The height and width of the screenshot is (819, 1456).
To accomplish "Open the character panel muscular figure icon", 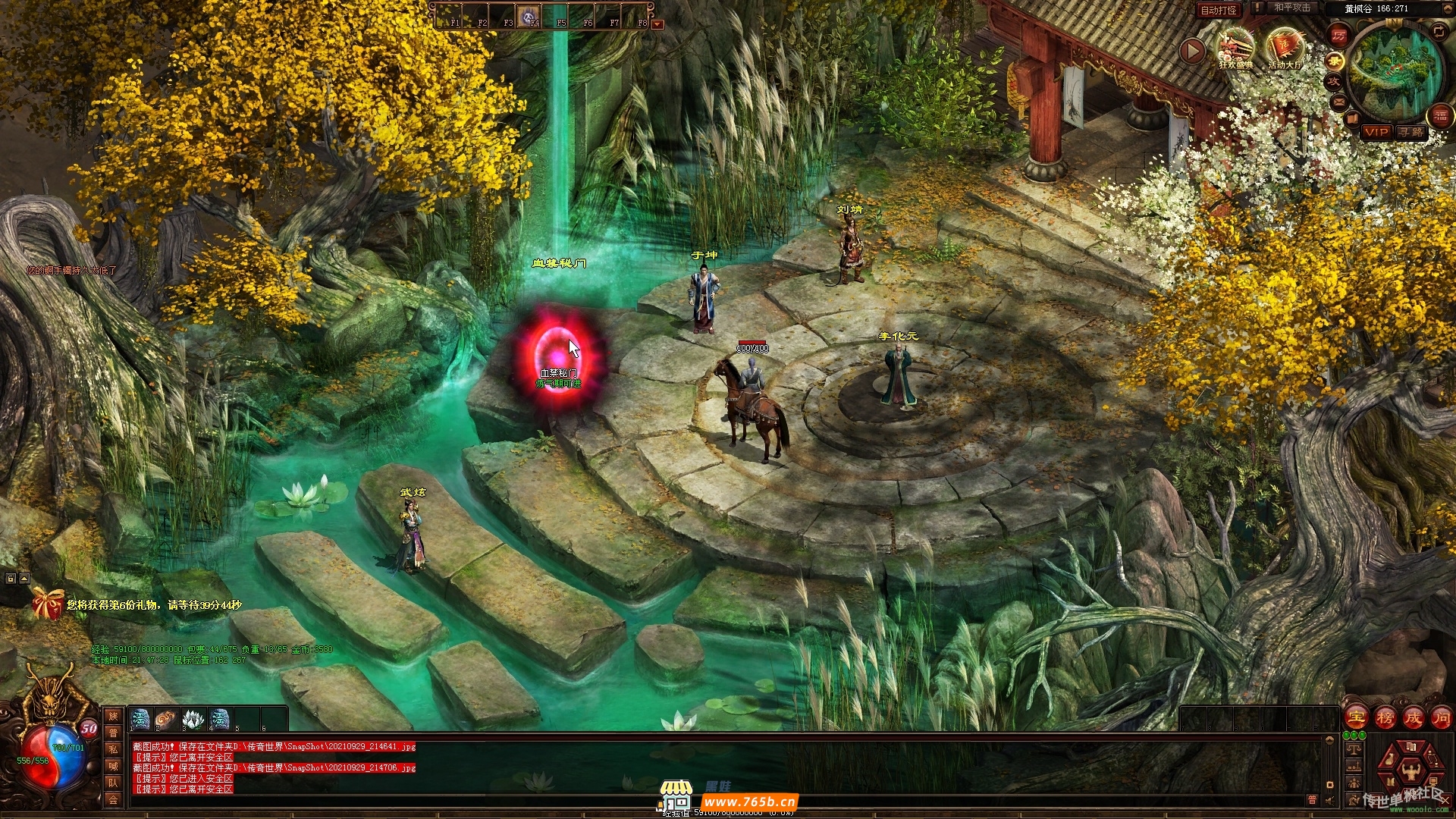I will click(x=1411, y=772).
